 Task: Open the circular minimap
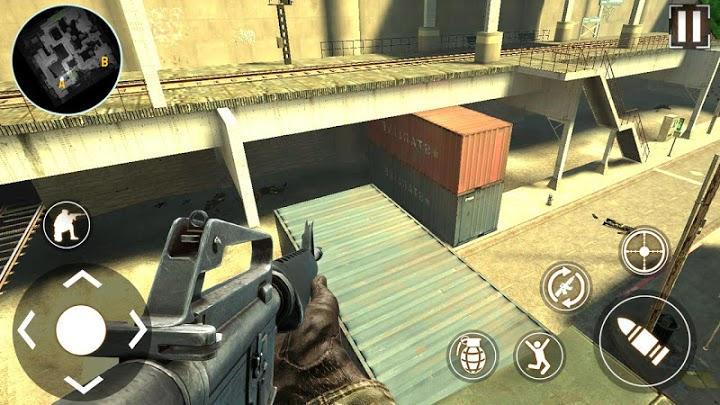pos(67,62)
